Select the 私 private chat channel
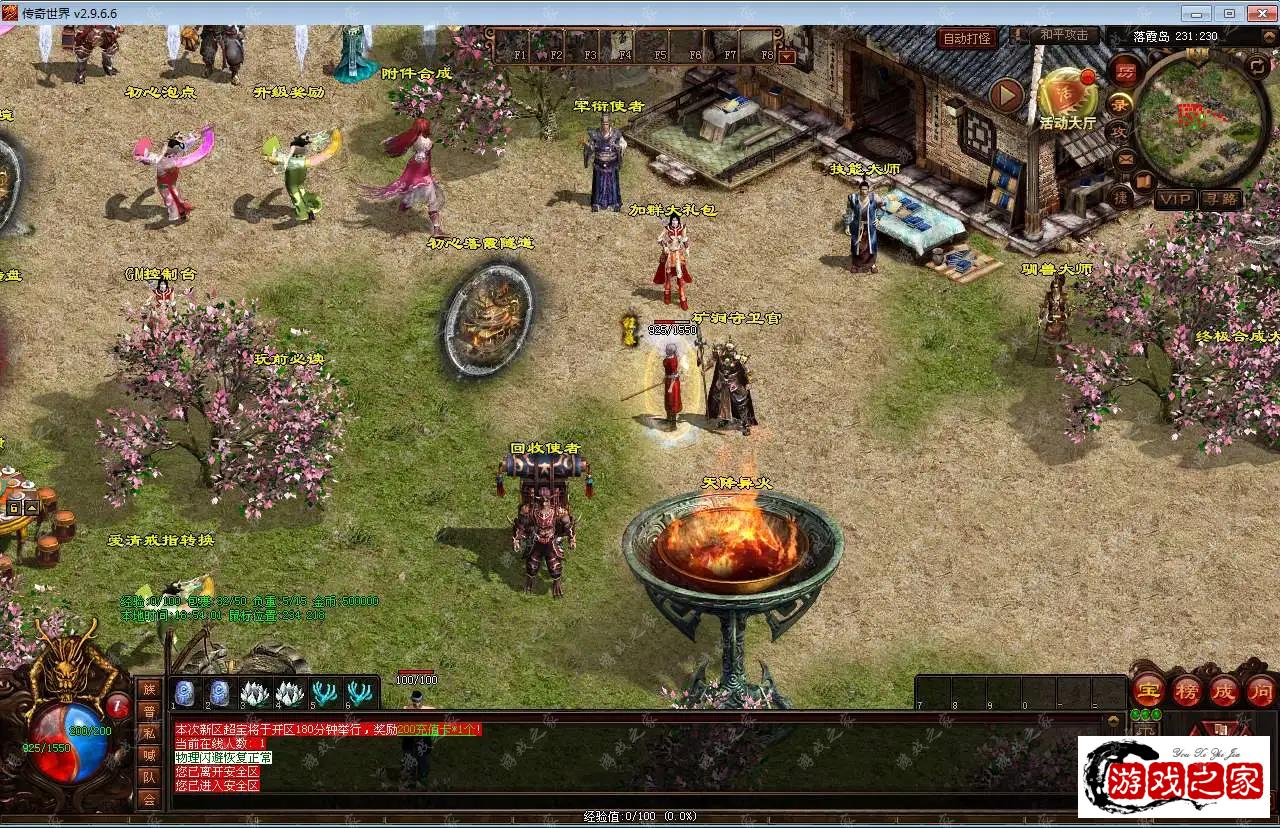 [x=149, y=733]
